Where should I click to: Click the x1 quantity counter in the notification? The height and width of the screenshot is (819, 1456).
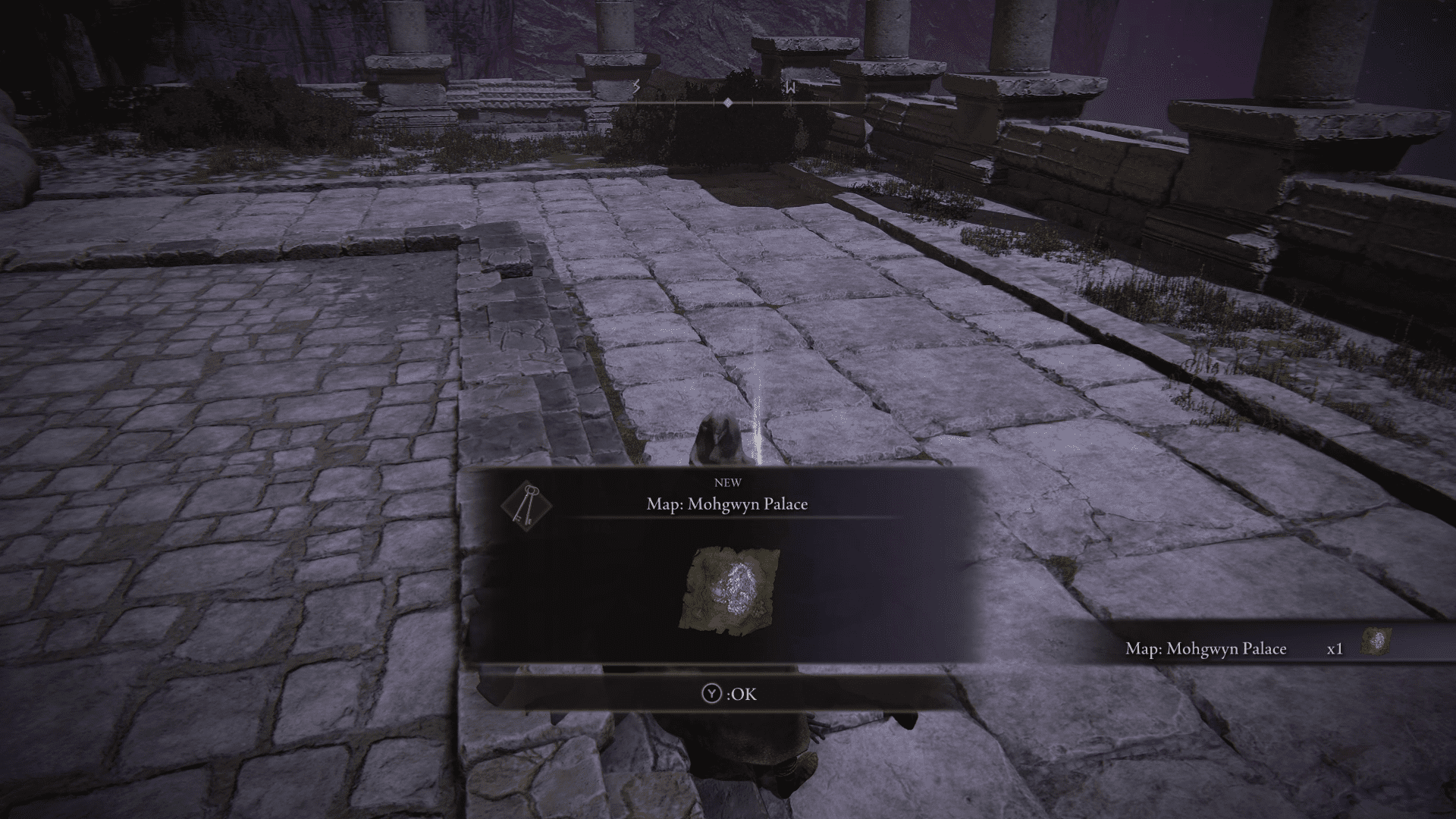(1334, 649)
